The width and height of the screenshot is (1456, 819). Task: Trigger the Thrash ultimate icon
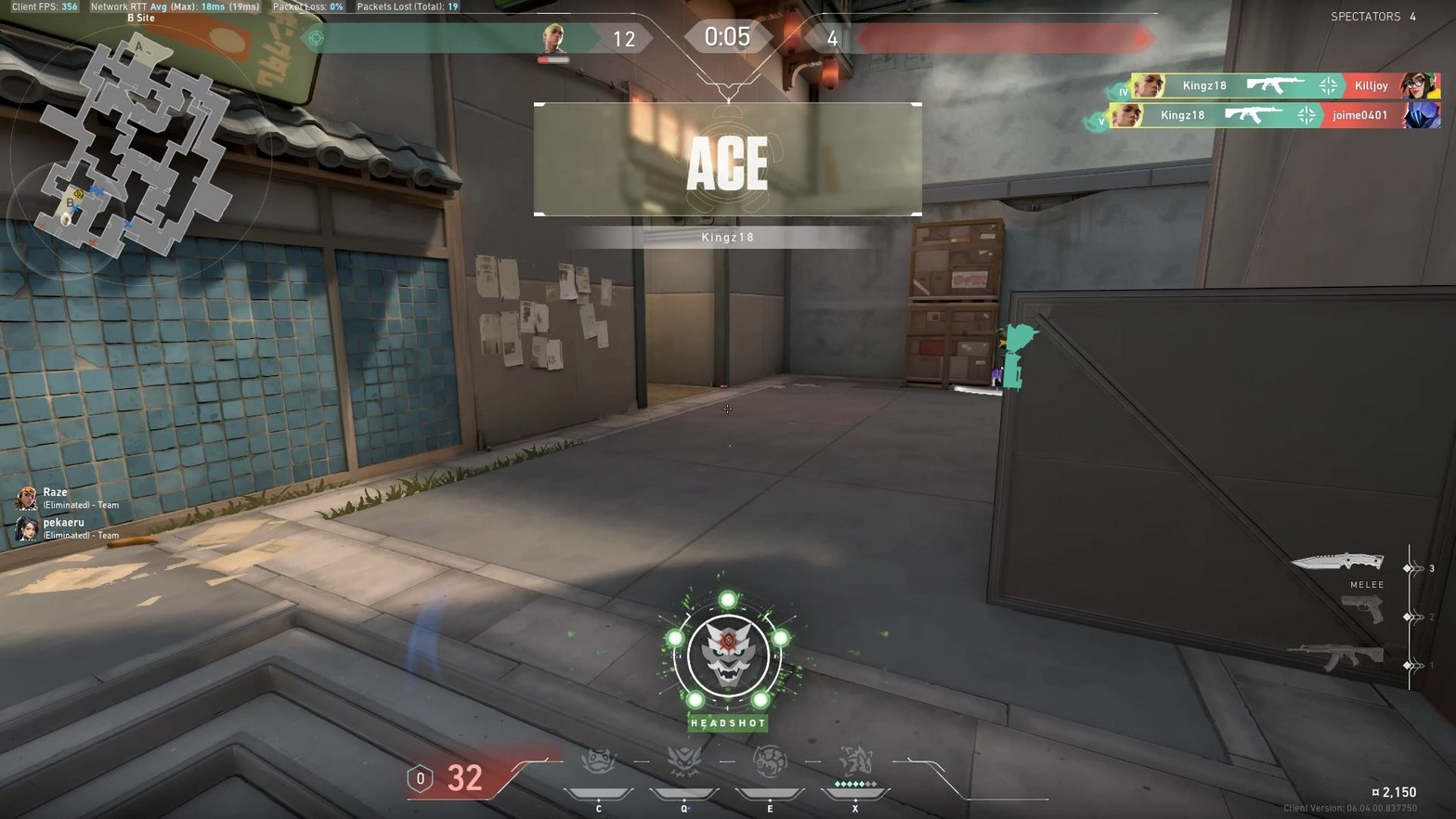(855, 763)
